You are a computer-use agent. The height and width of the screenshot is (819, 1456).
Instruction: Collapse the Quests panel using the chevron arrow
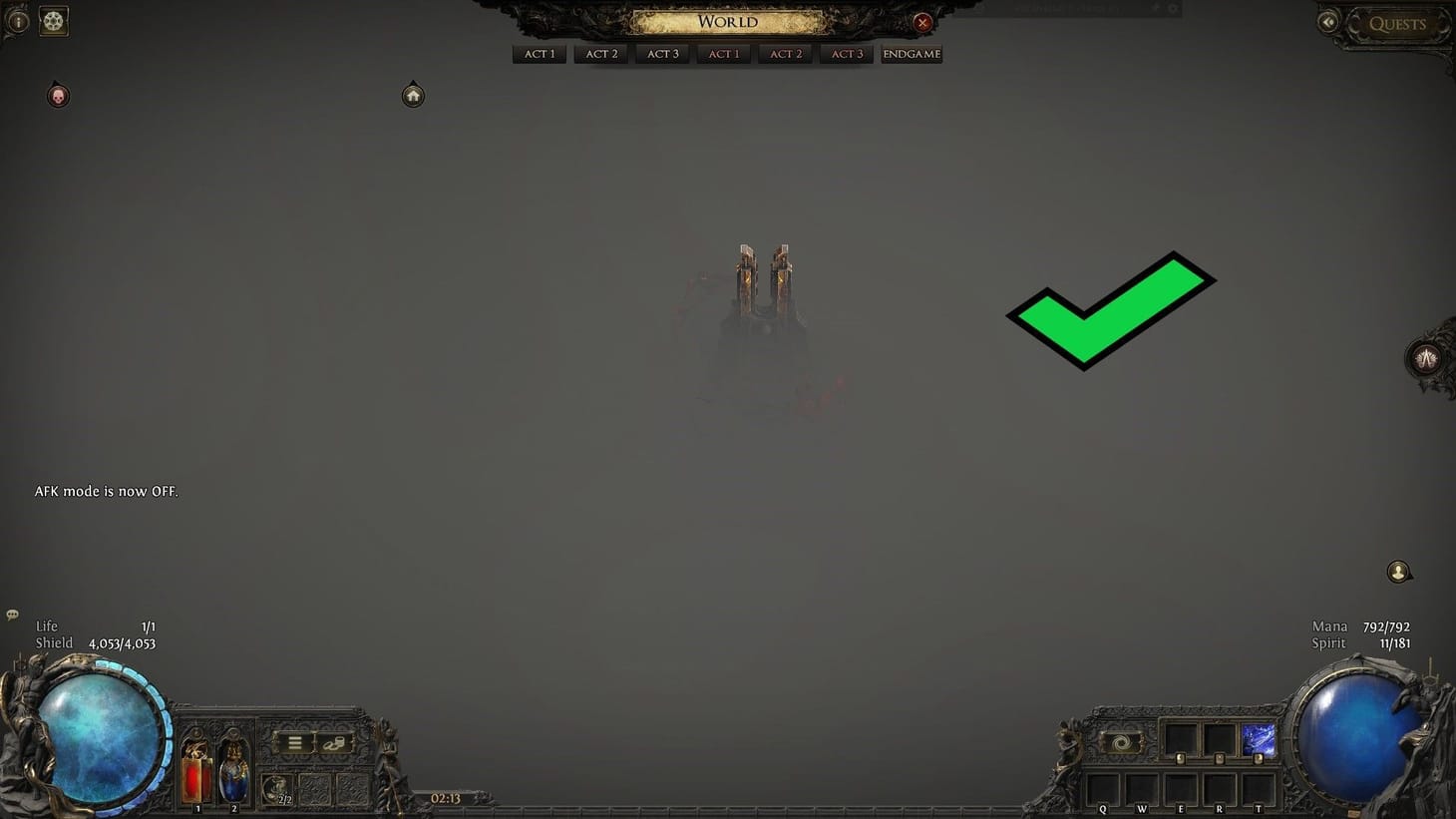point(1328,21)
